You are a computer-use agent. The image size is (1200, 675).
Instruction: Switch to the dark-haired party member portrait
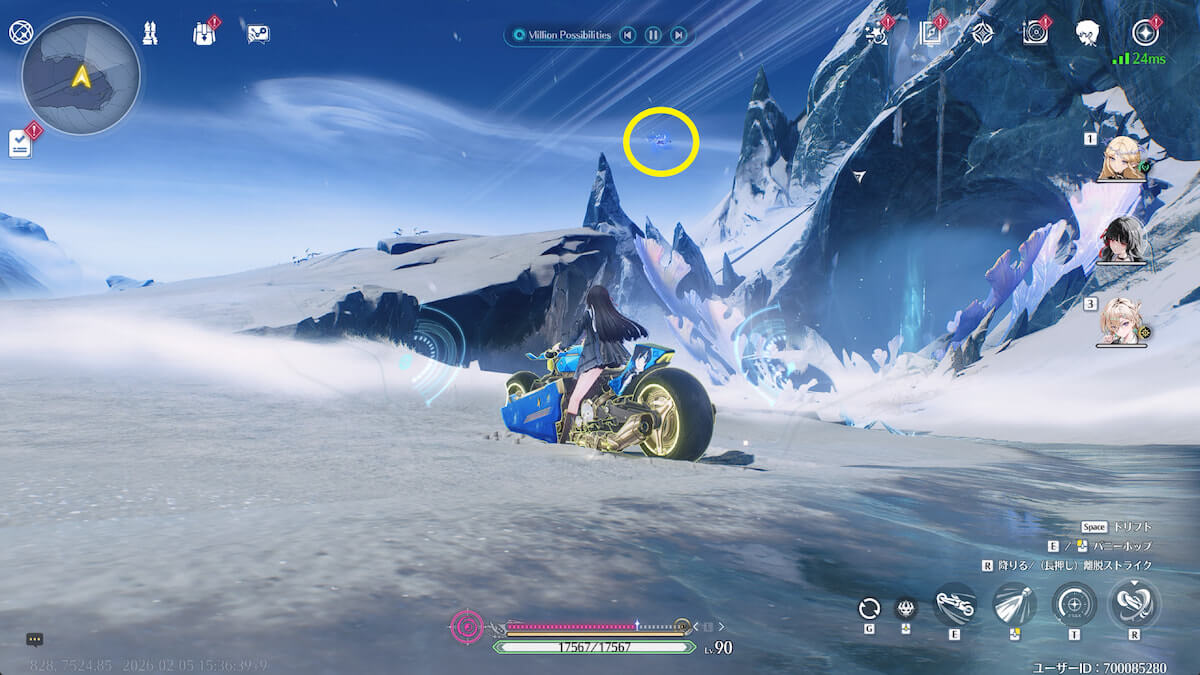pyautogui.click(x=1120, y=239)
